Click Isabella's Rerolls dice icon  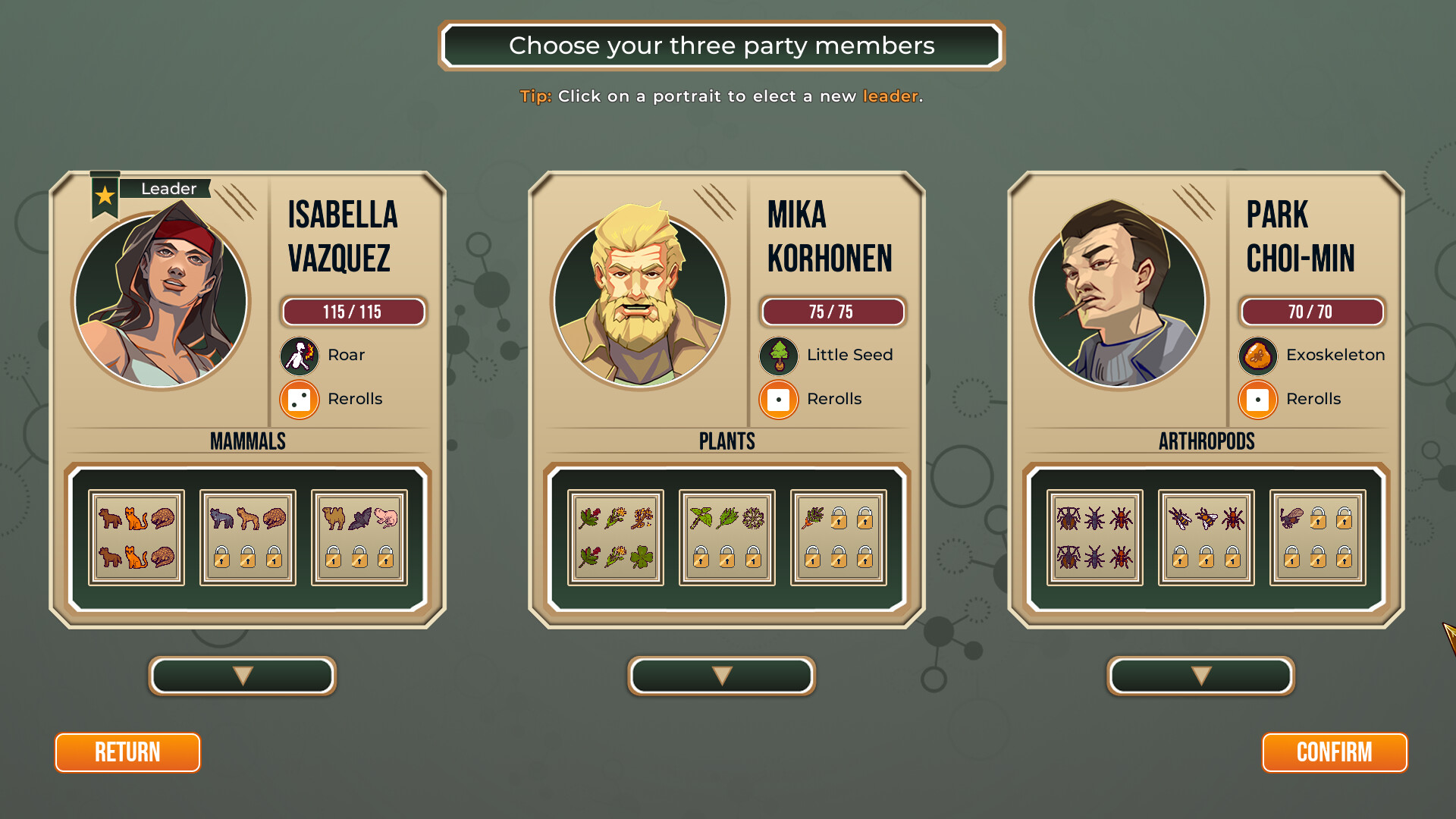point(300,400)
